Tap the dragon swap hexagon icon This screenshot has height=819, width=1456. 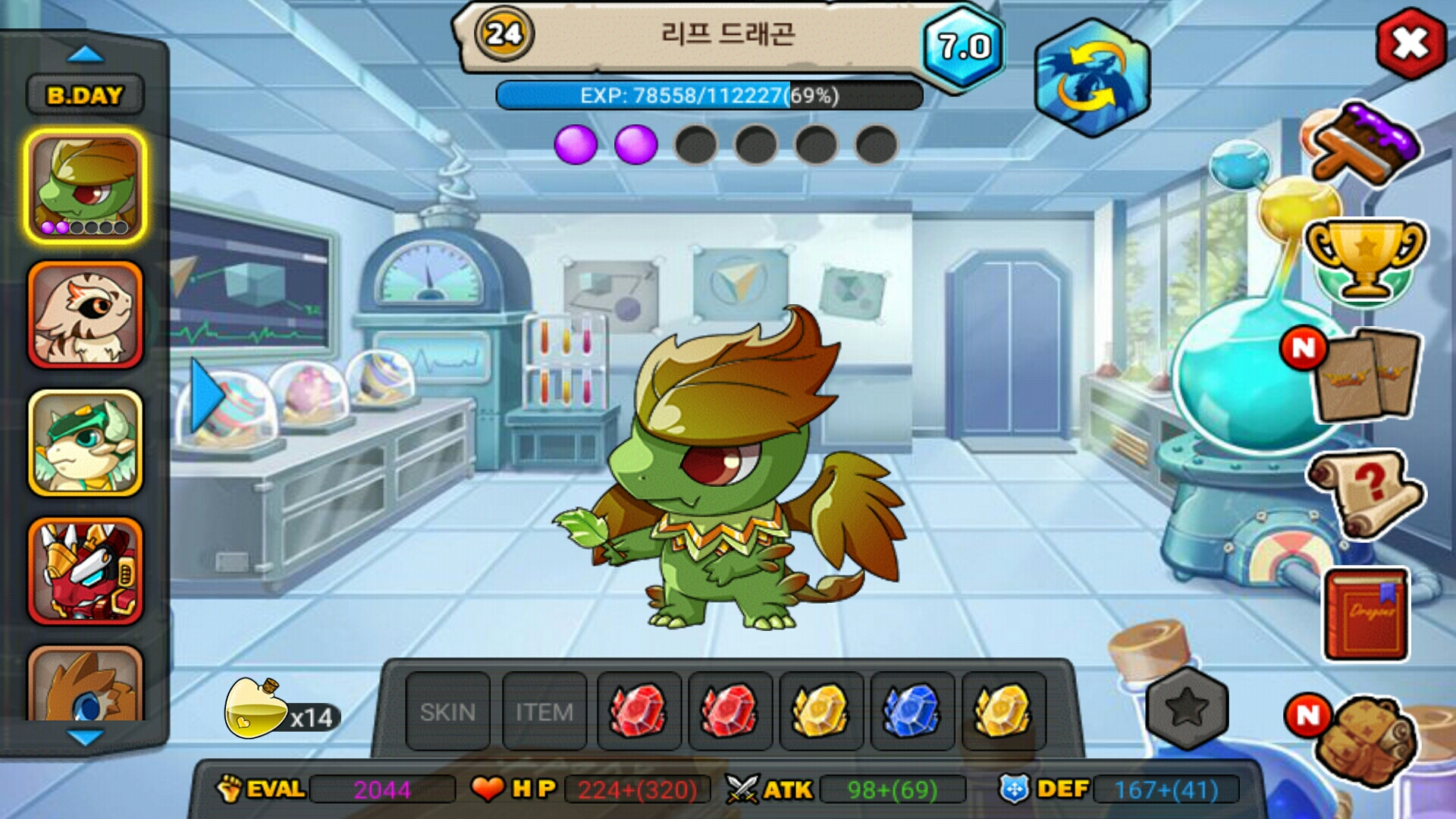pyautogui.click(x=1092, y=78)
